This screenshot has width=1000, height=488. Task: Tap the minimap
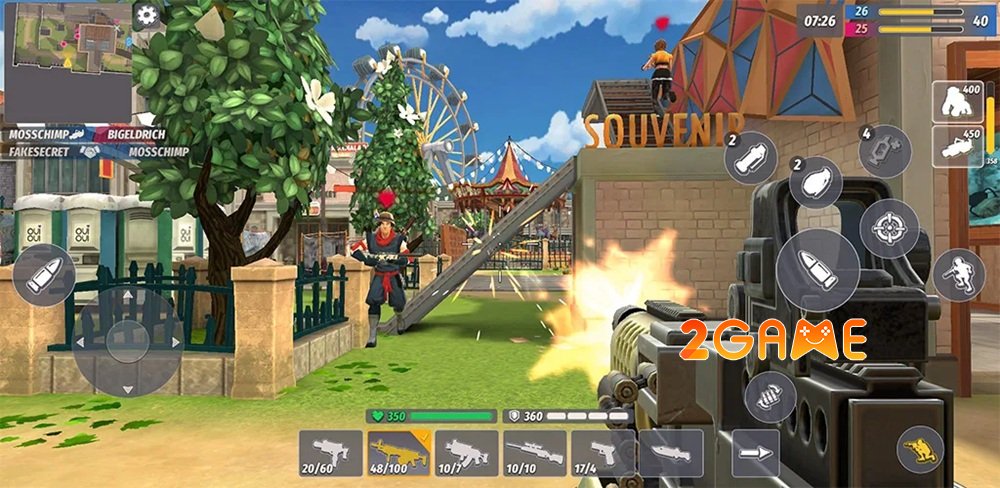67,60
